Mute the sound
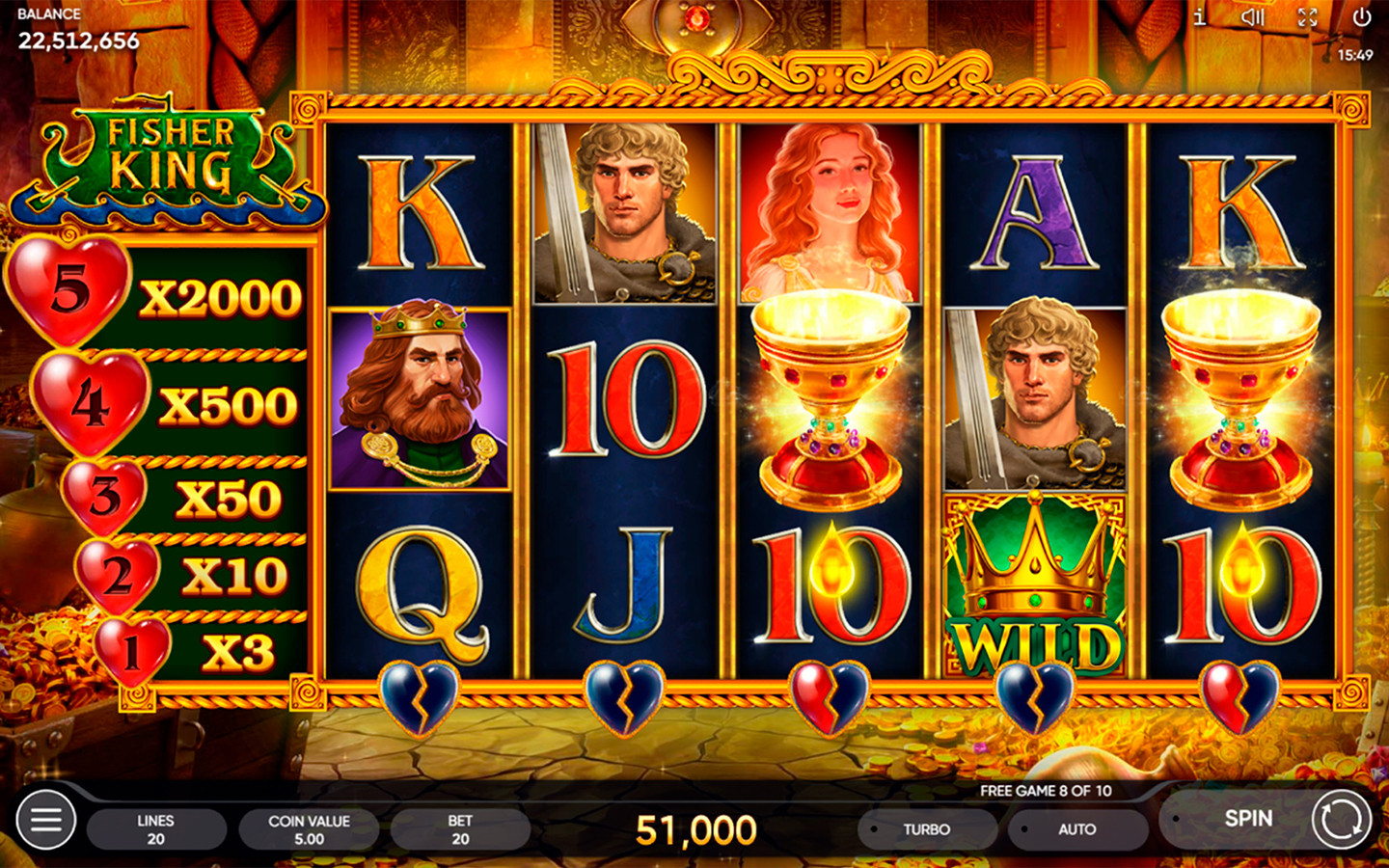 pos(1252,17)
